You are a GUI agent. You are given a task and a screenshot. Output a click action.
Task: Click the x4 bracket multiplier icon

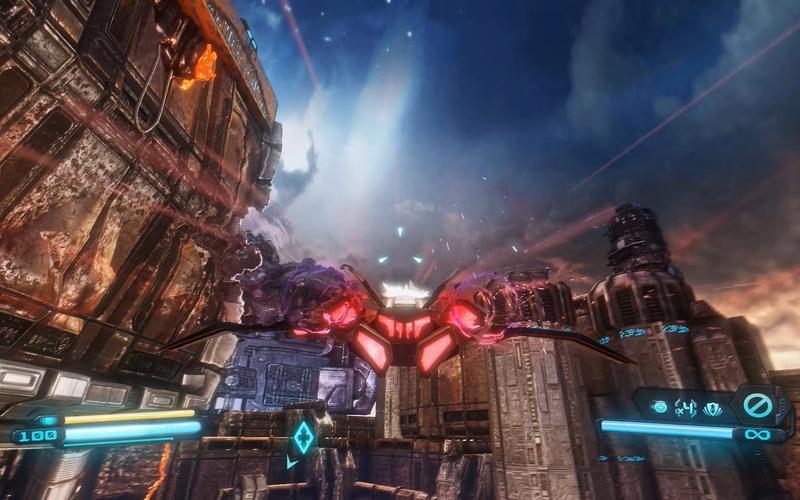[x=685, y=407]
